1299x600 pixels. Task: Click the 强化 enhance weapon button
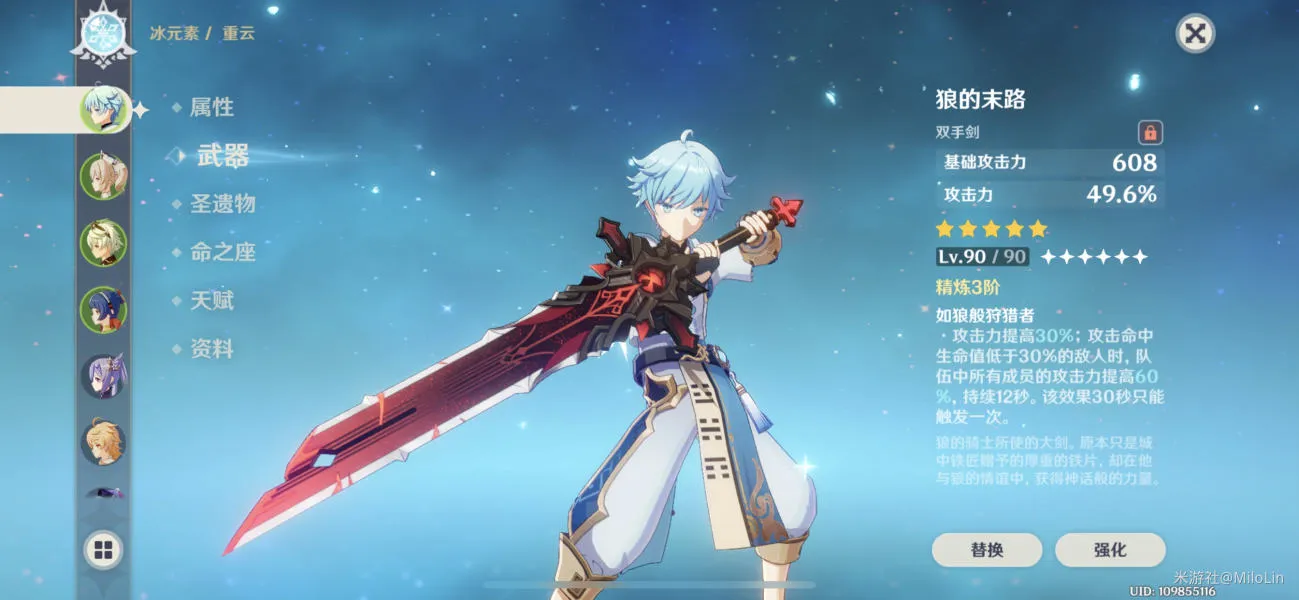[1110, 550]
